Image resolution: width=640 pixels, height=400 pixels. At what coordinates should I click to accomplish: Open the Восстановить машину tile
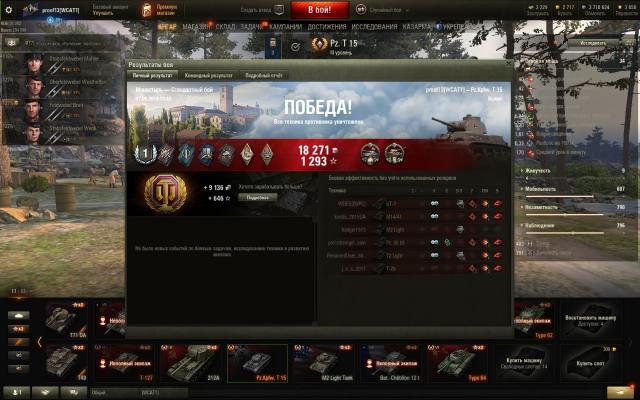(x=594, y=319)
